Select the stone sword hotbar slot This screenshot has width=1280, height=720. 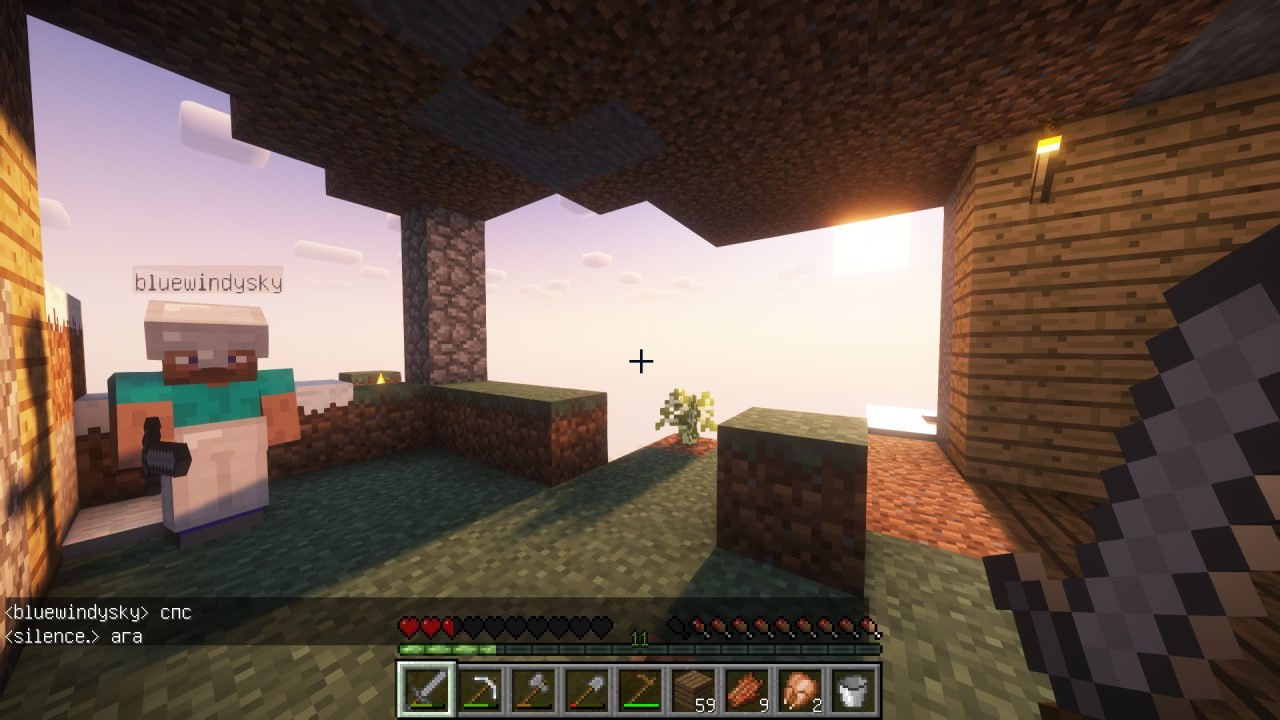pyautogui.click(x=427, y=690)
